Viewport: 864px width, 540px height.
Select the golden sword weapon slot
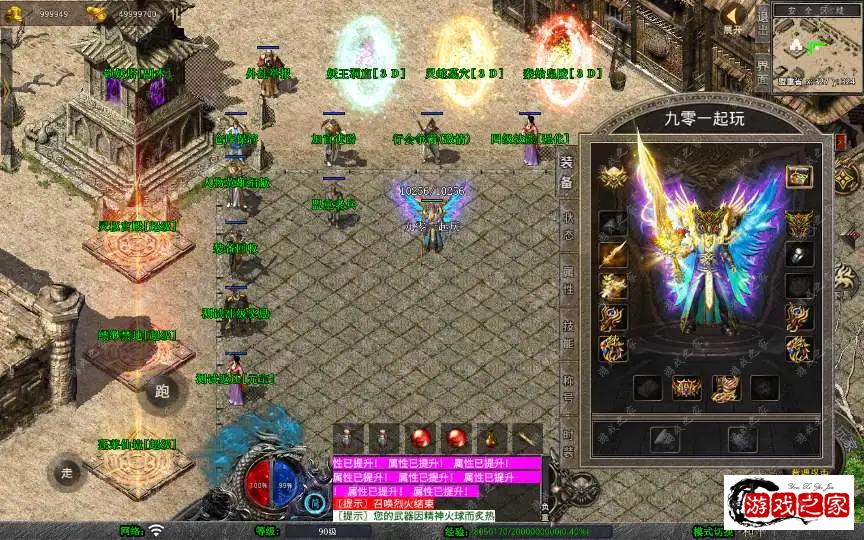tap(611, 255)
